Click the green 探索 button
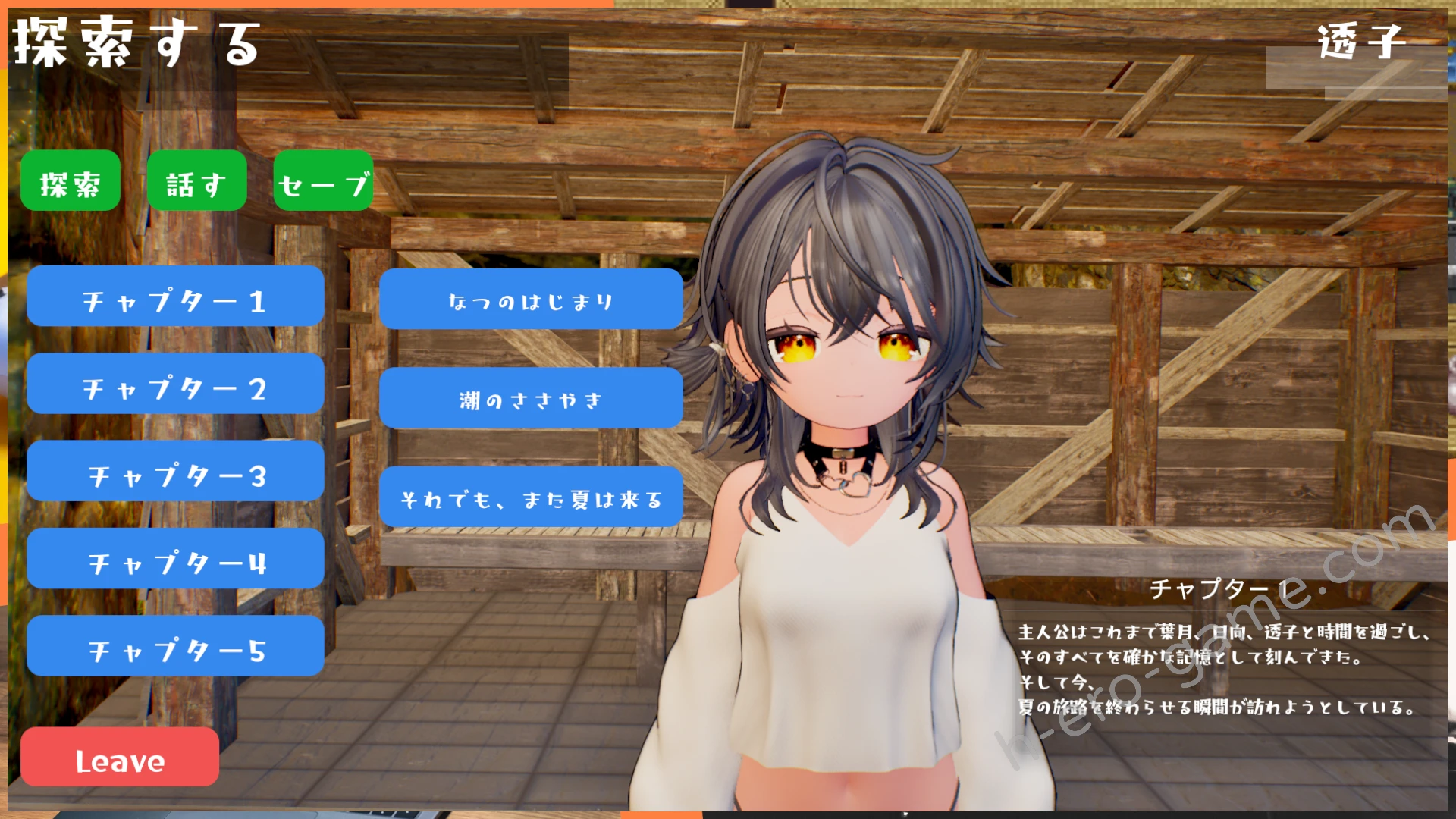Screen dimensions: 1456x819 (x=70, y=181)
